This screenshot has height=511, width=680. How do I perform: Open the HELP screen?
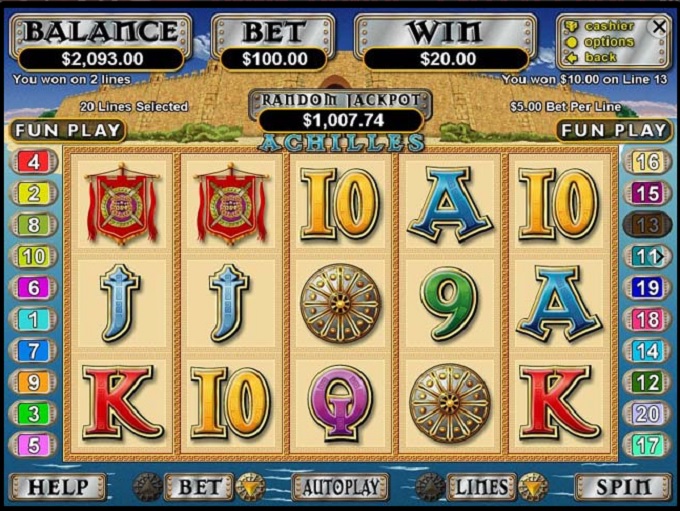click(x=59, y=487)
